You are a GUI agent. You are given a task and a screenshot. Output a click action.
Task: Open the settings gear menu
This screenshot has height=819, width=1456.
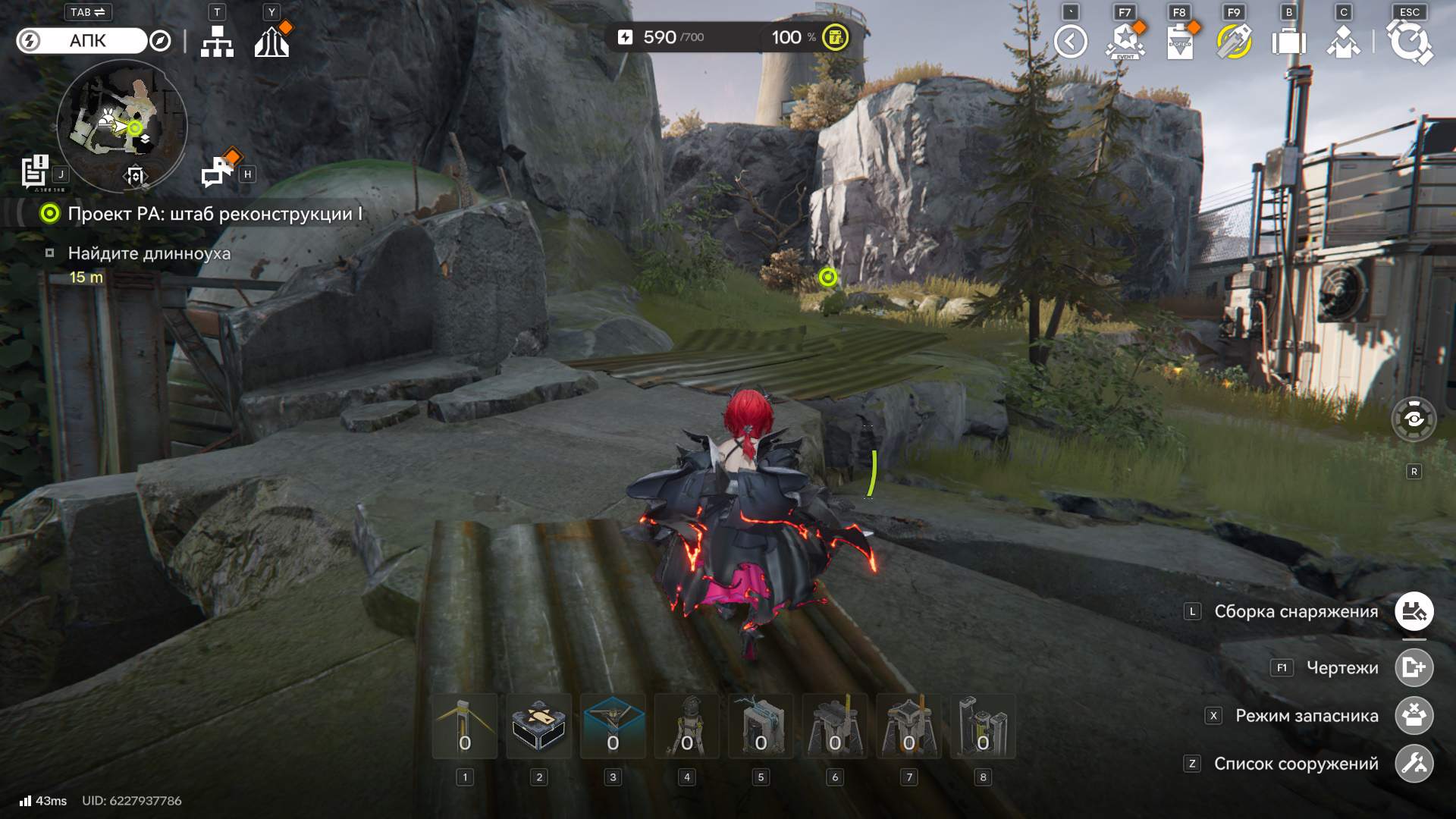point(1409,42)
